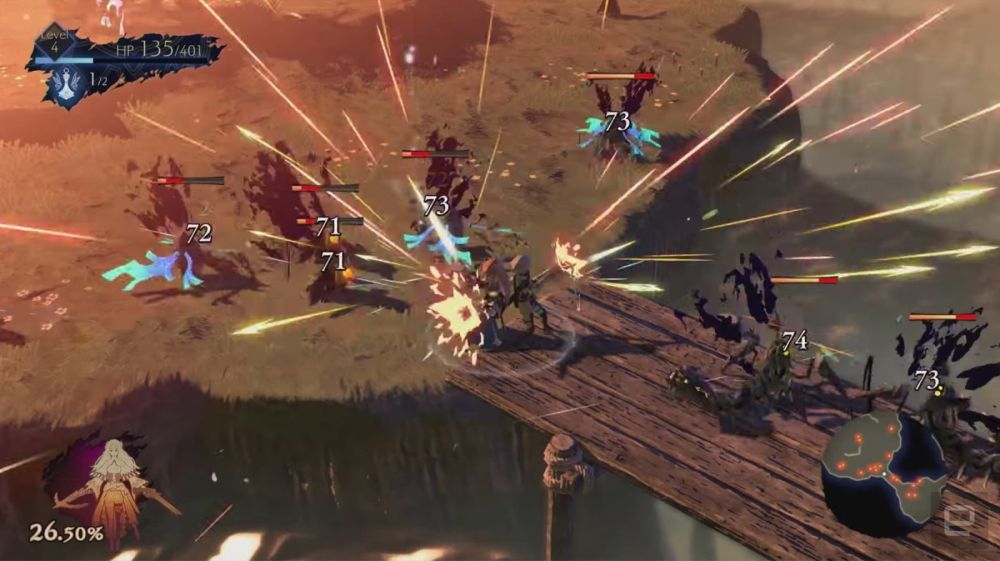Click the Engadget watermark logo
1000x561 pixels.
[x=957, y=522]
